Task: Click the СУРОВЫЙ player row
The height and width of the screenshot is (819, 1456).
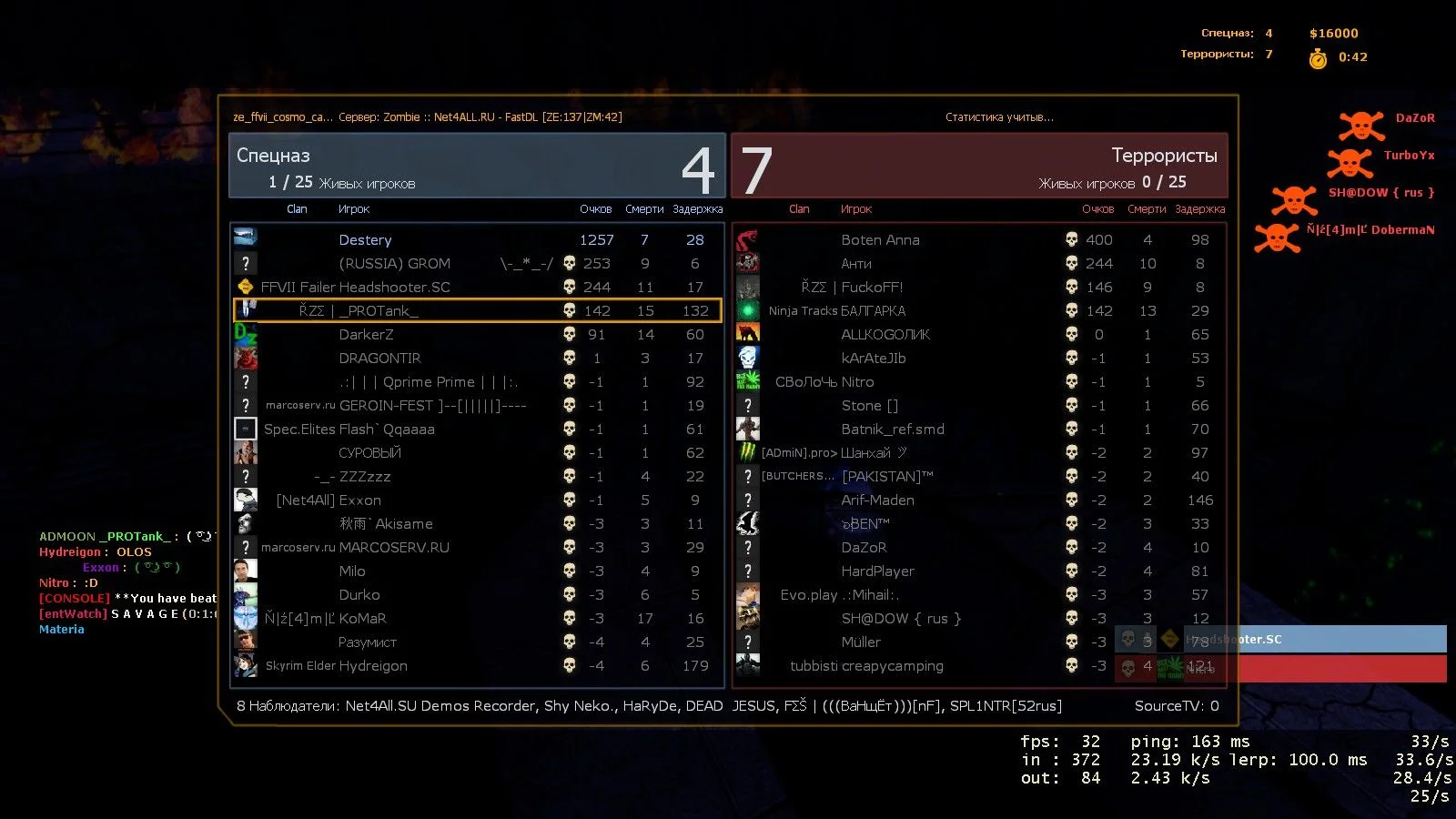Action: pyautogui.click(x=477, y=452)
